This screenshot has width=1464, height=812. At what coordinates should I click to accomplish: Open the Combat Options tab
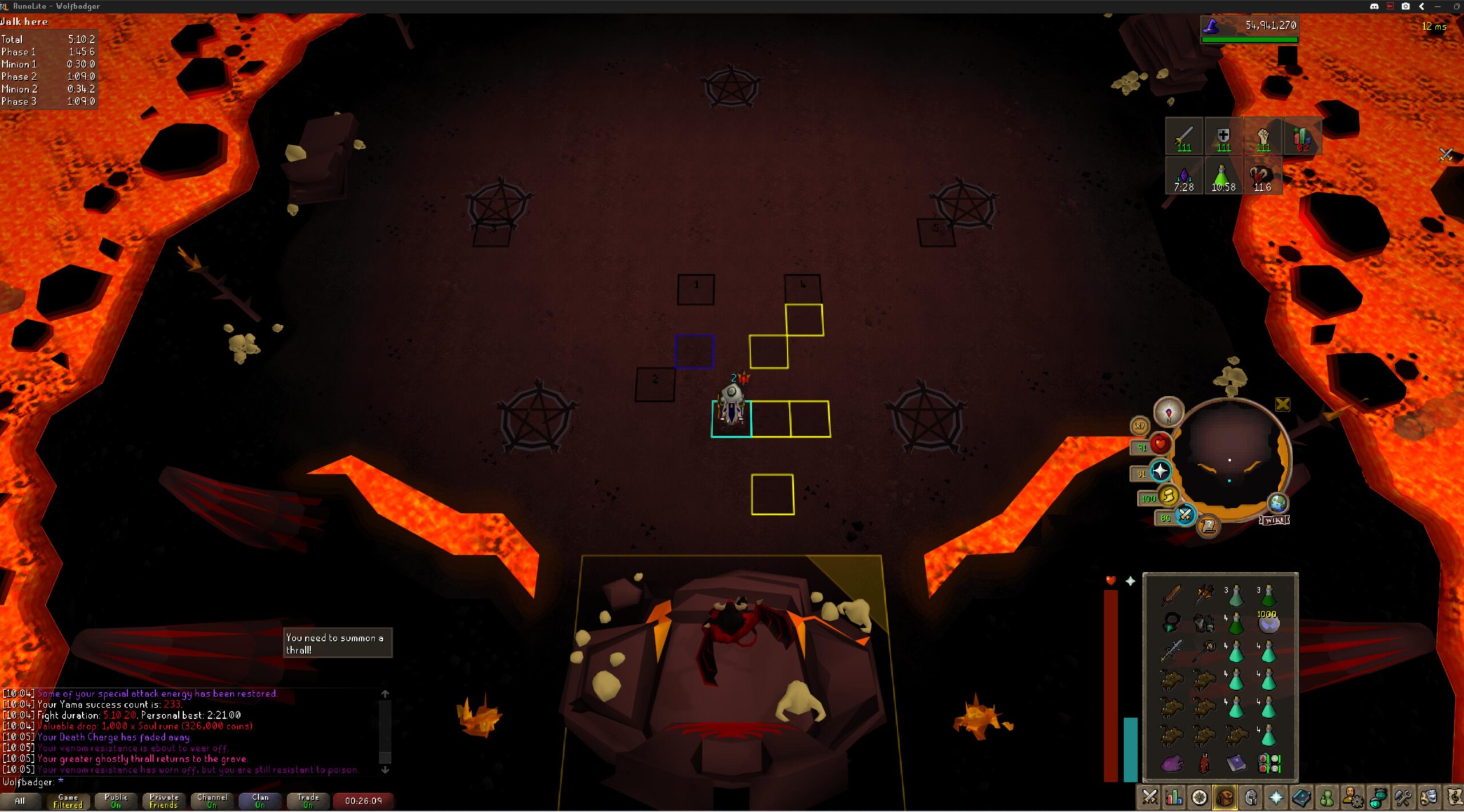click(x=1149, y=797)
